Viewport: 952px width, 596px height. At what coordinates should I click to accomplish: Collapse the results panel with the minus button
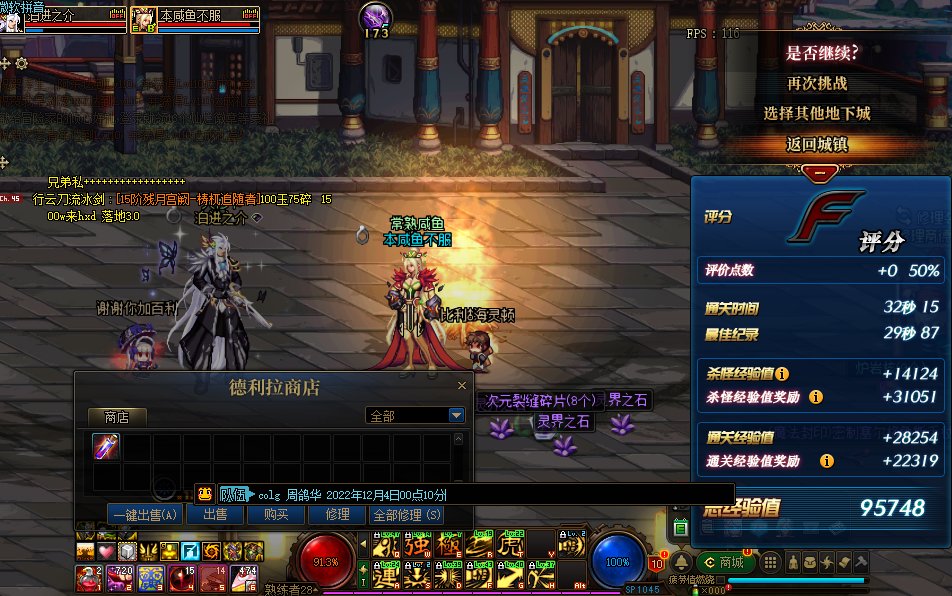(820, 171)
